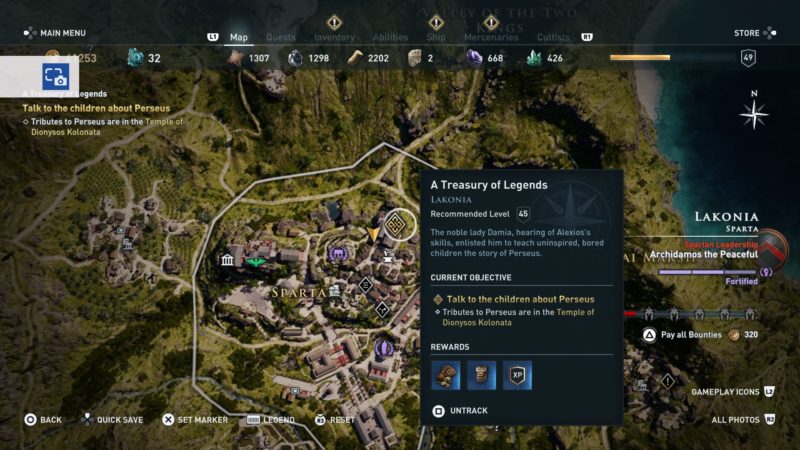
Task: Switch to the Cultists tab
Action: (x=552, y=38)
